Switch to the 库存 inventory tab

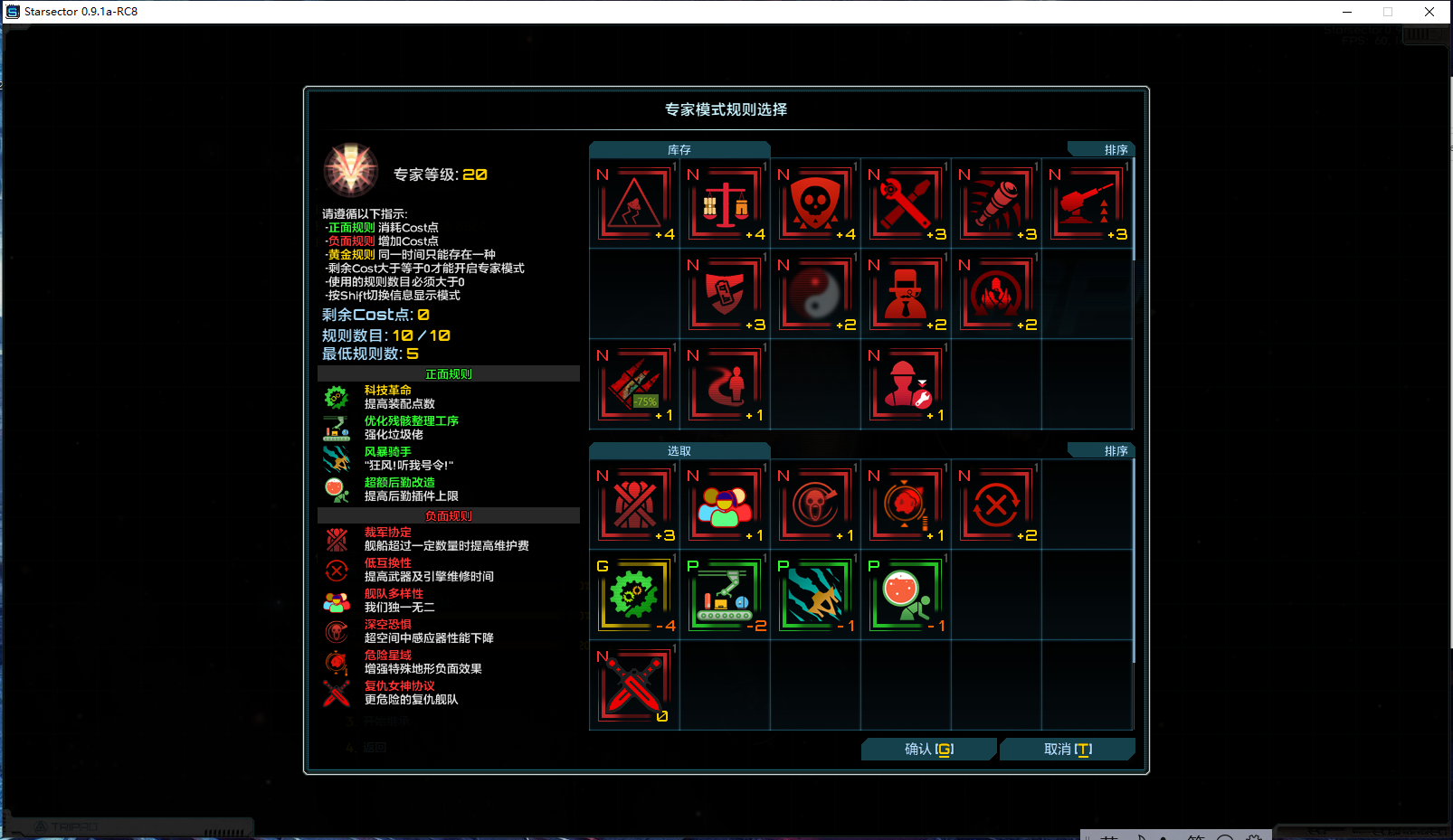point(679,149)
